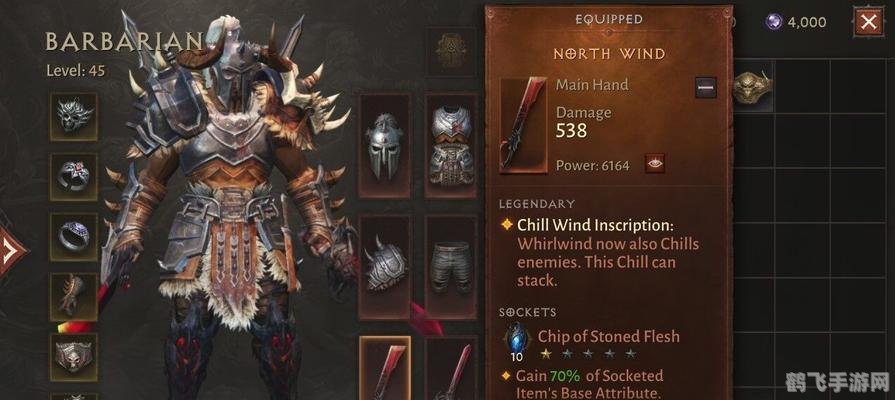This screenshot has width=895, height=400.
Task: Select the clawed gloves slot
Action: (x=74, y=296)
